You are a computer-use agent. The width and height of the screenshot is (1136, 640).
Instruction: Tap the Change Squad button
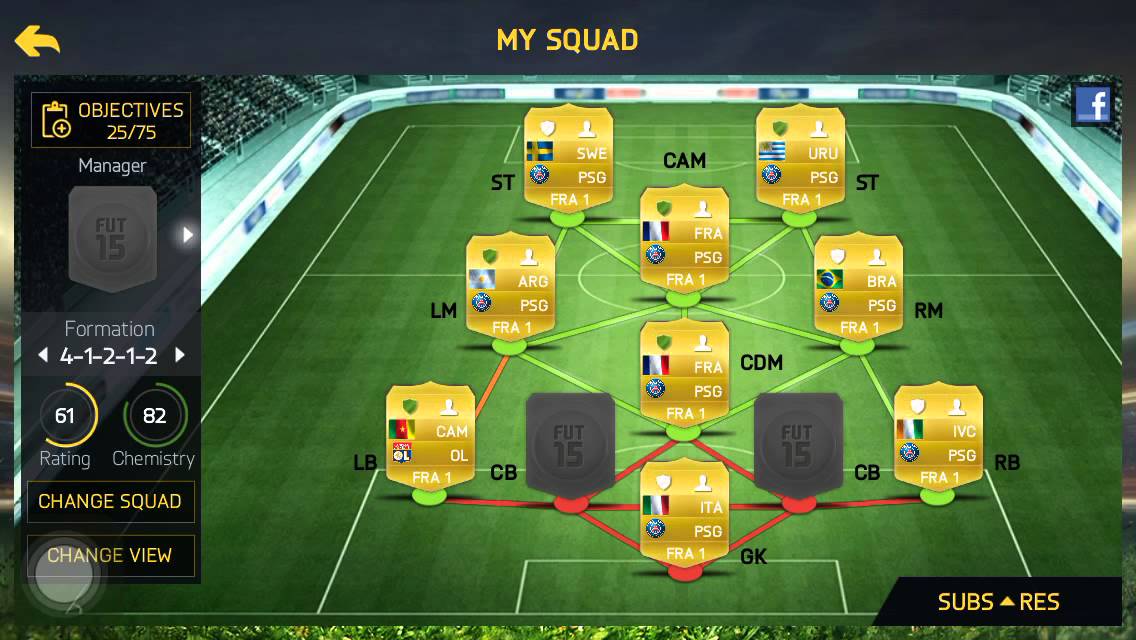pos(110,501)
